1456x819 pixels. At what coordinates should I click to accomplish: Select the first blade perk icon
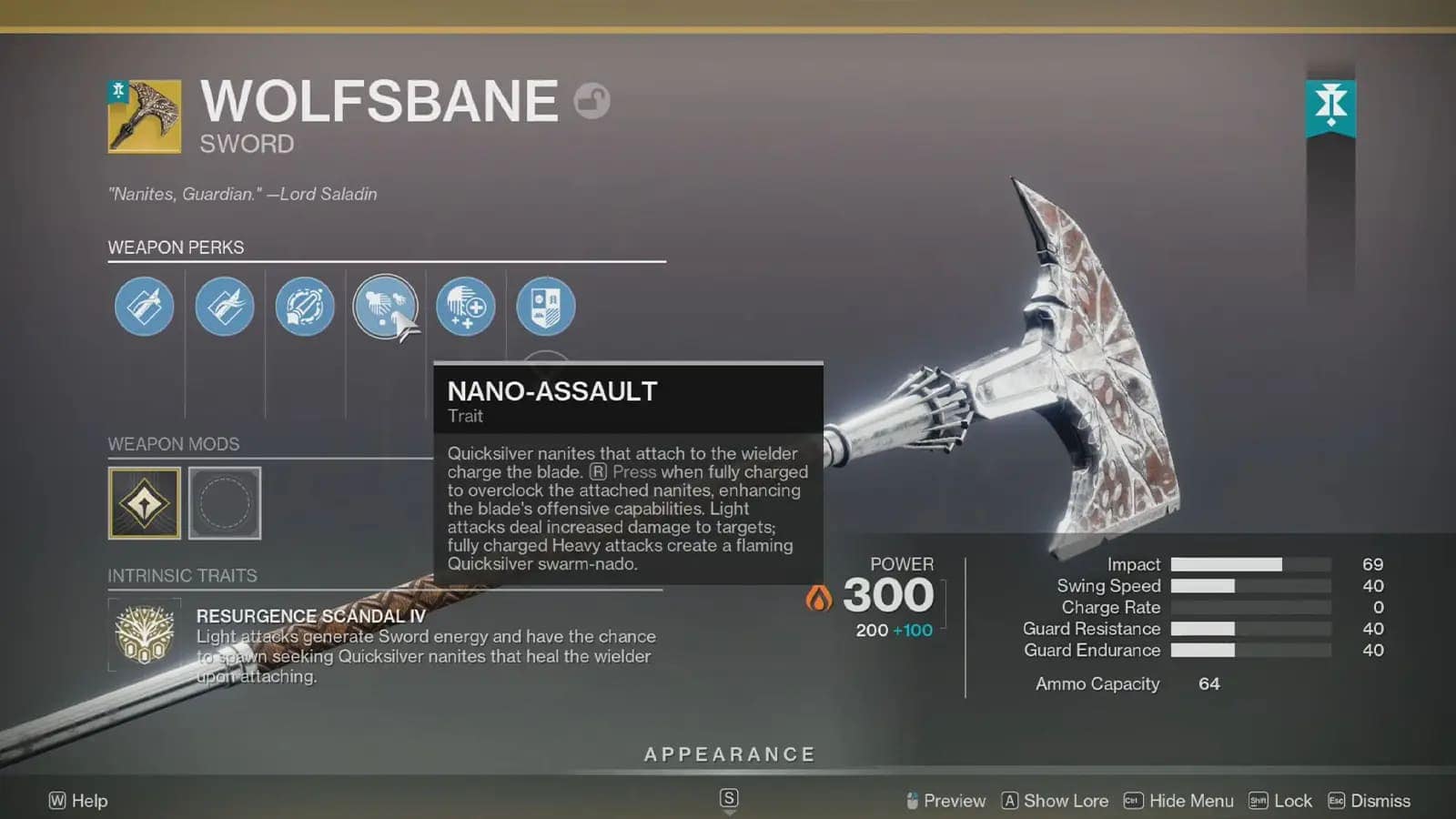tap(143, 307)
